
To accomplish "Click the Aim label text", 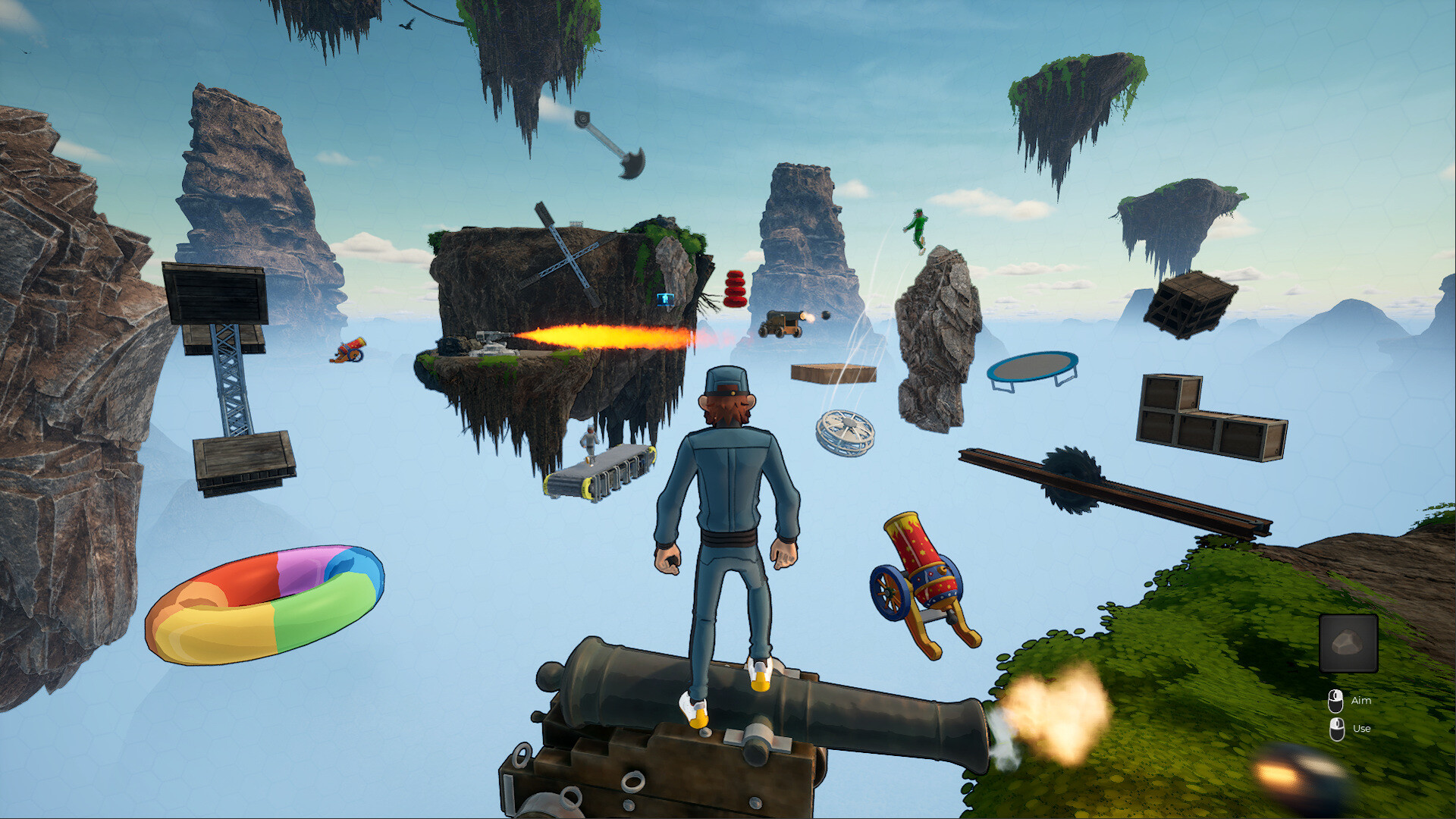I will [1361, 701].
